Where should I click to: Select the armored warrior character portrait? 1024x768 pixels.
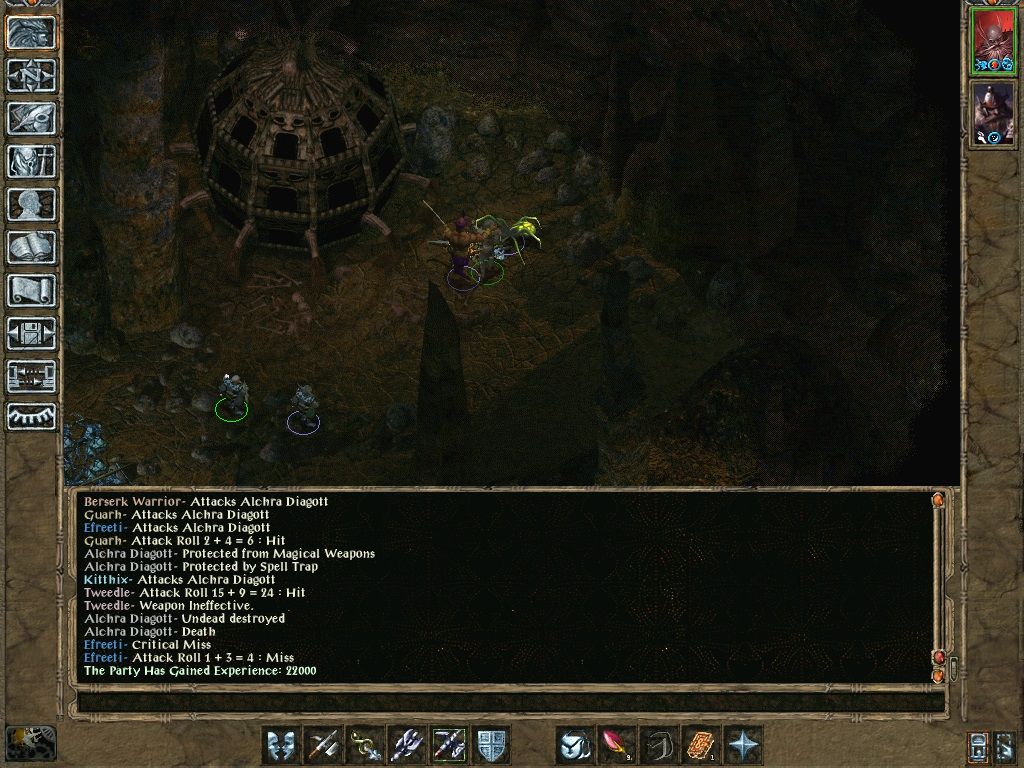[x=992, y=113]
